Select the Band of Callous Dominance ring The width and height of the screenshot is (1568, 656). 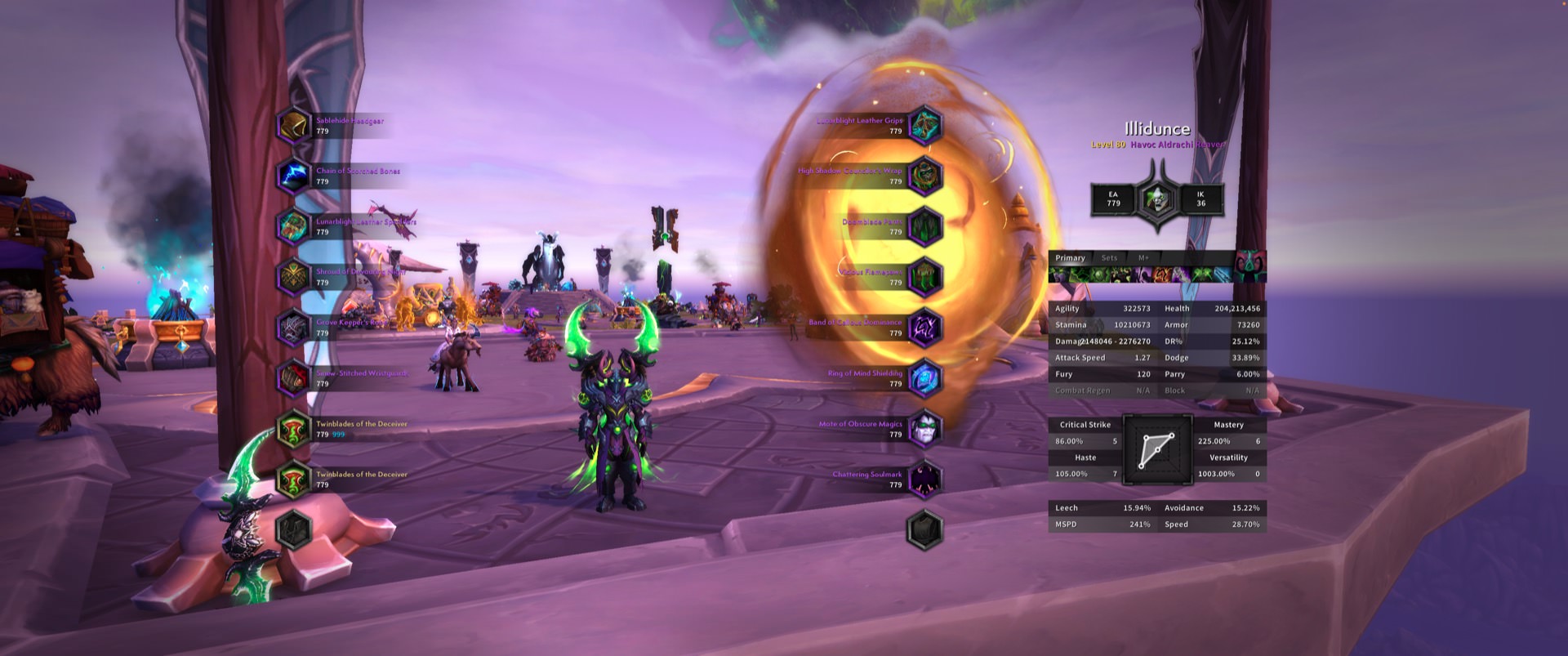tap(924, 328)
